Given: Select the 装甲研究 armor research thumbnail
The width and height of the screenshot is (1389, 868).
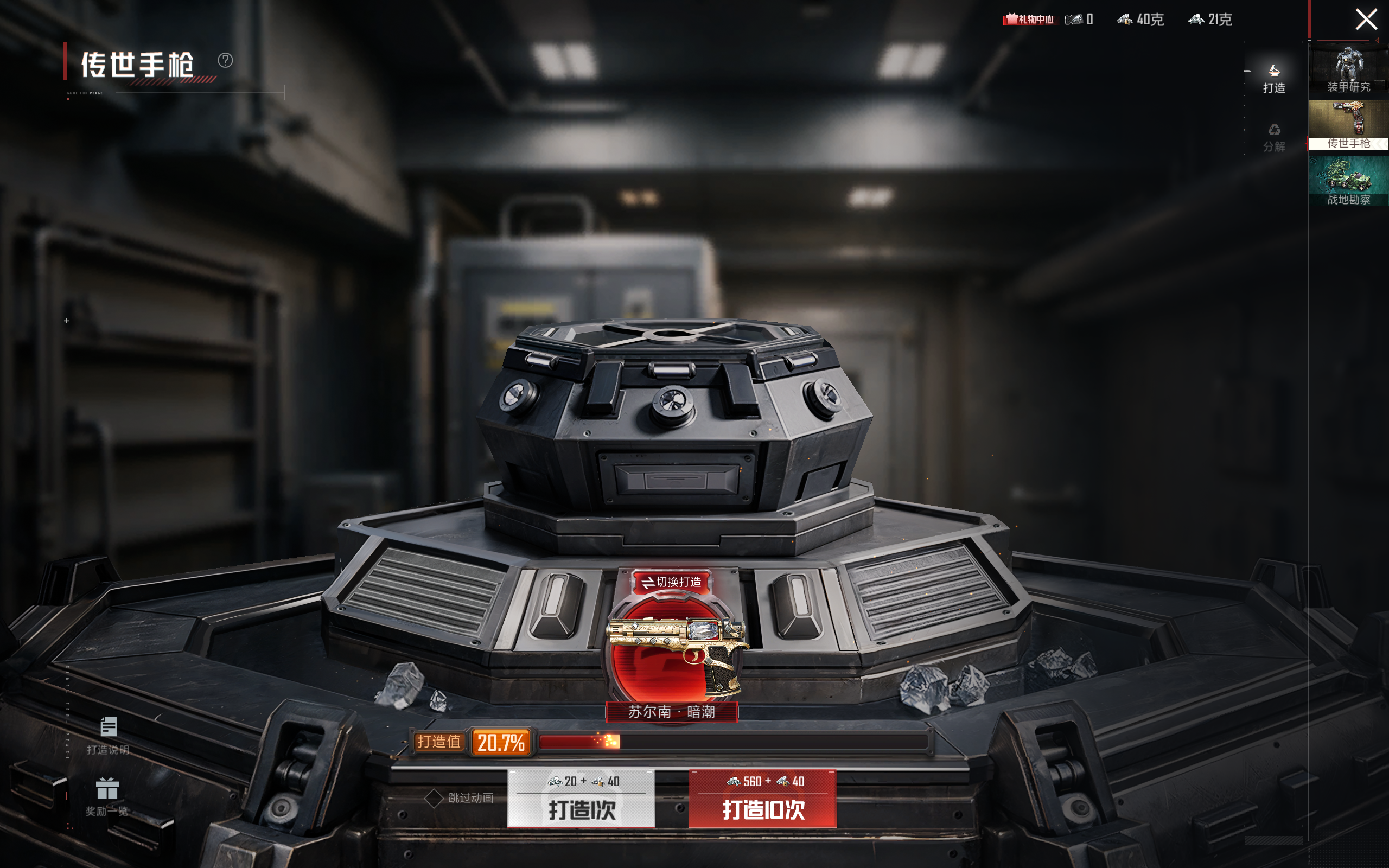Looking at the screenshot, I should (x=1348, y=70).
